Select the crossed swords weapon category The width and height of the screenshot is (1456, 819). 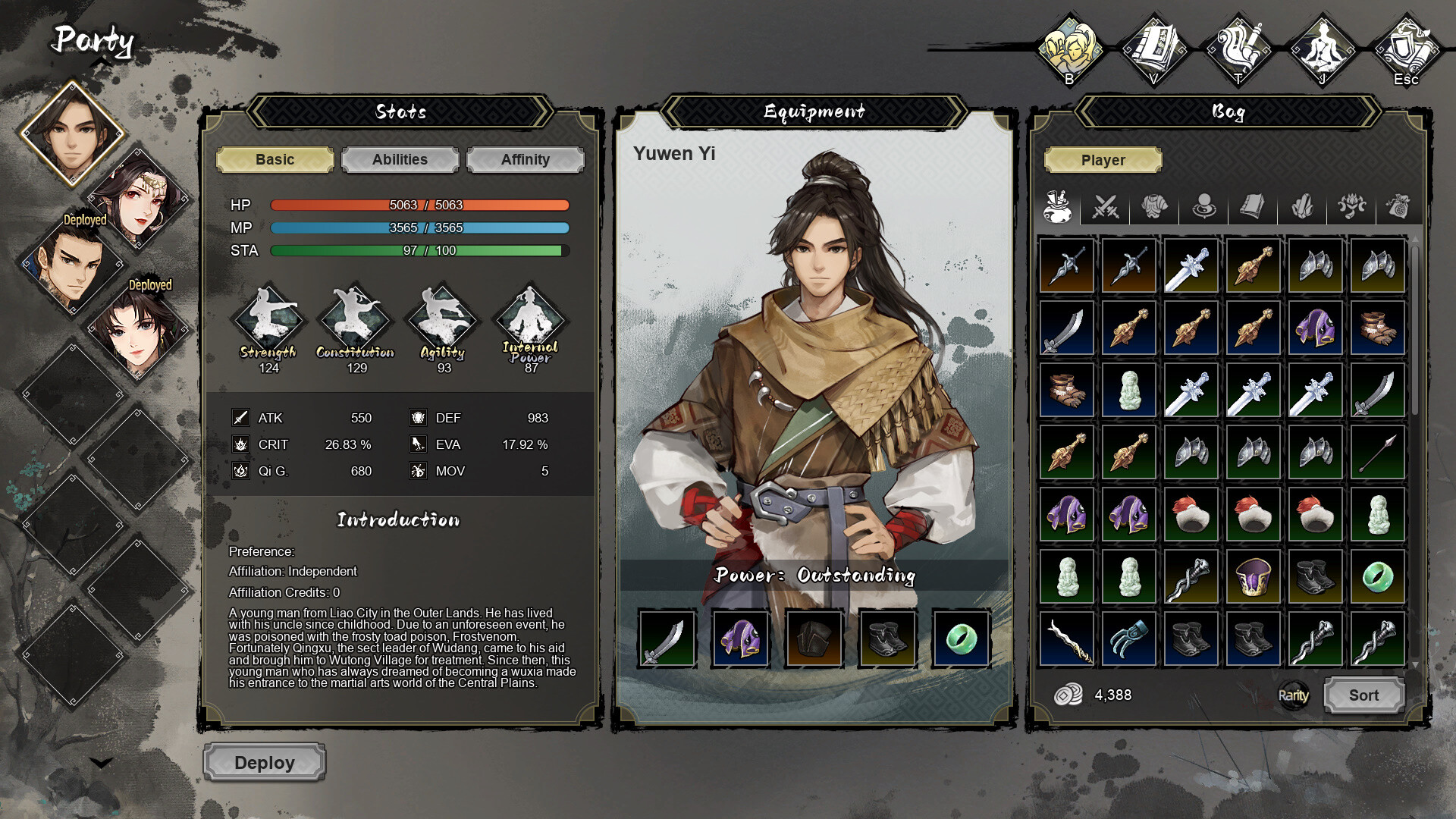click(1106, 206)
